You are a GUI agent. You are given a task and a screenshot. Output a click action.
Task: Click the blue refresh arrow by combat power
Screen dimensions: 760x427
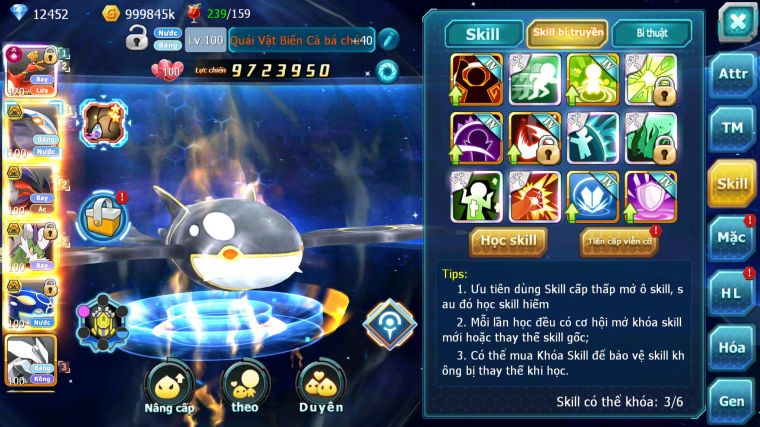387,70
